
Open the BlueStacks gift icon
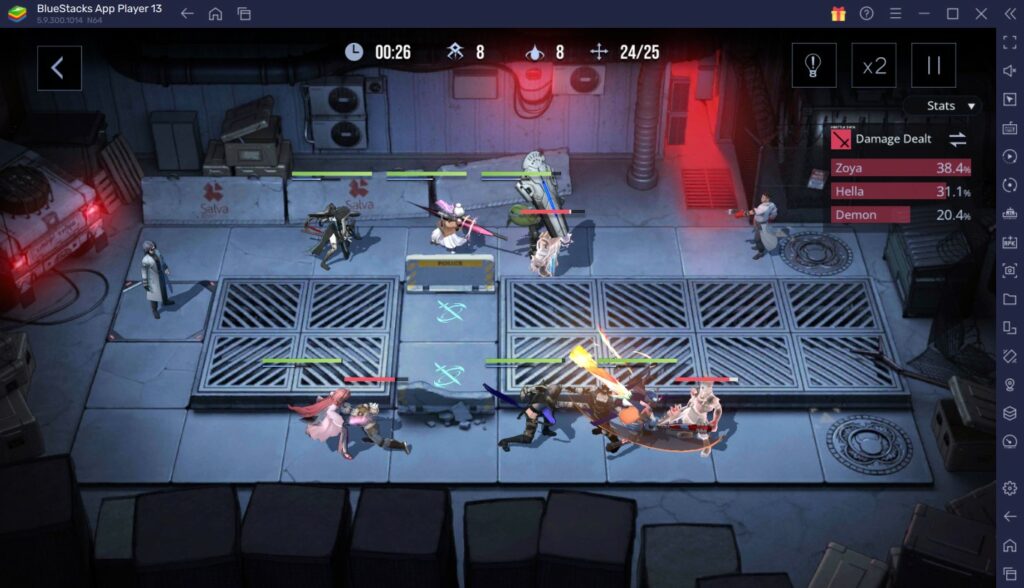point(838,13)
